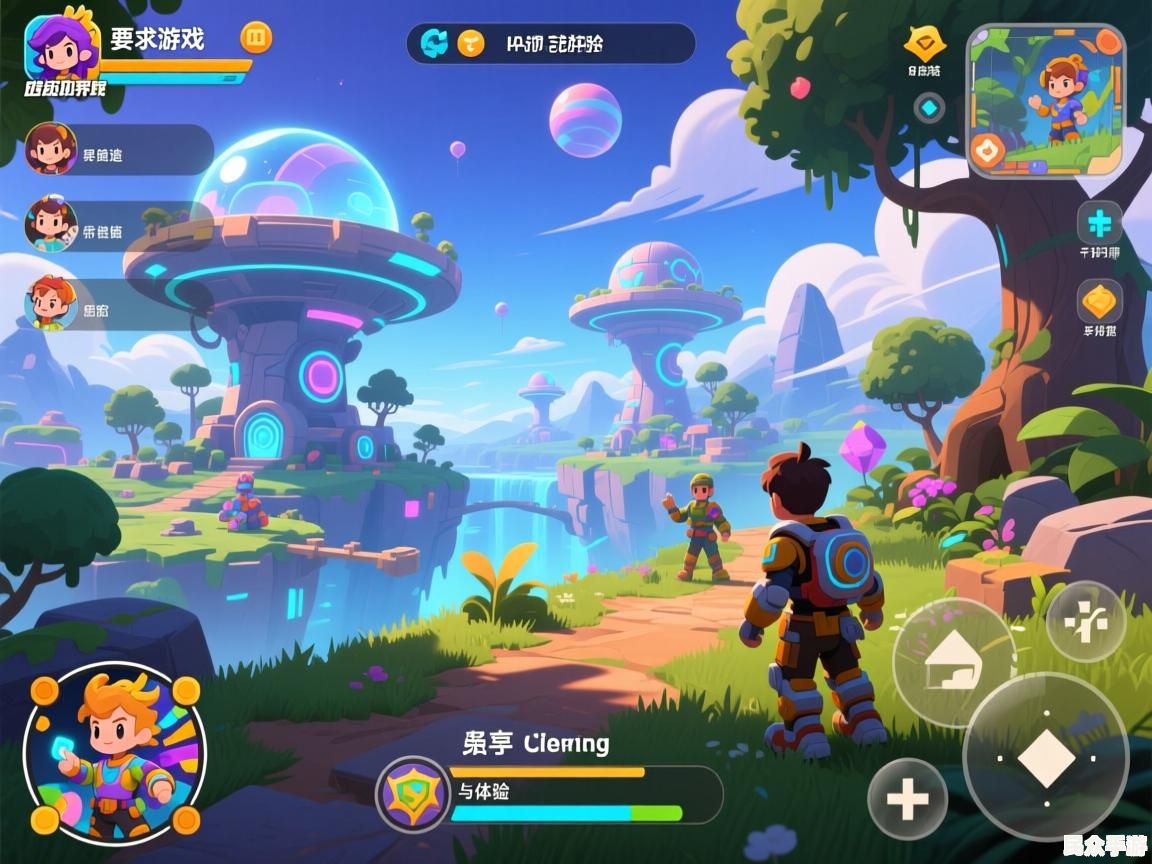The image size is (1152, 864).
Task: Open the yellow diamond badge icon
Action: pos(924,43)
